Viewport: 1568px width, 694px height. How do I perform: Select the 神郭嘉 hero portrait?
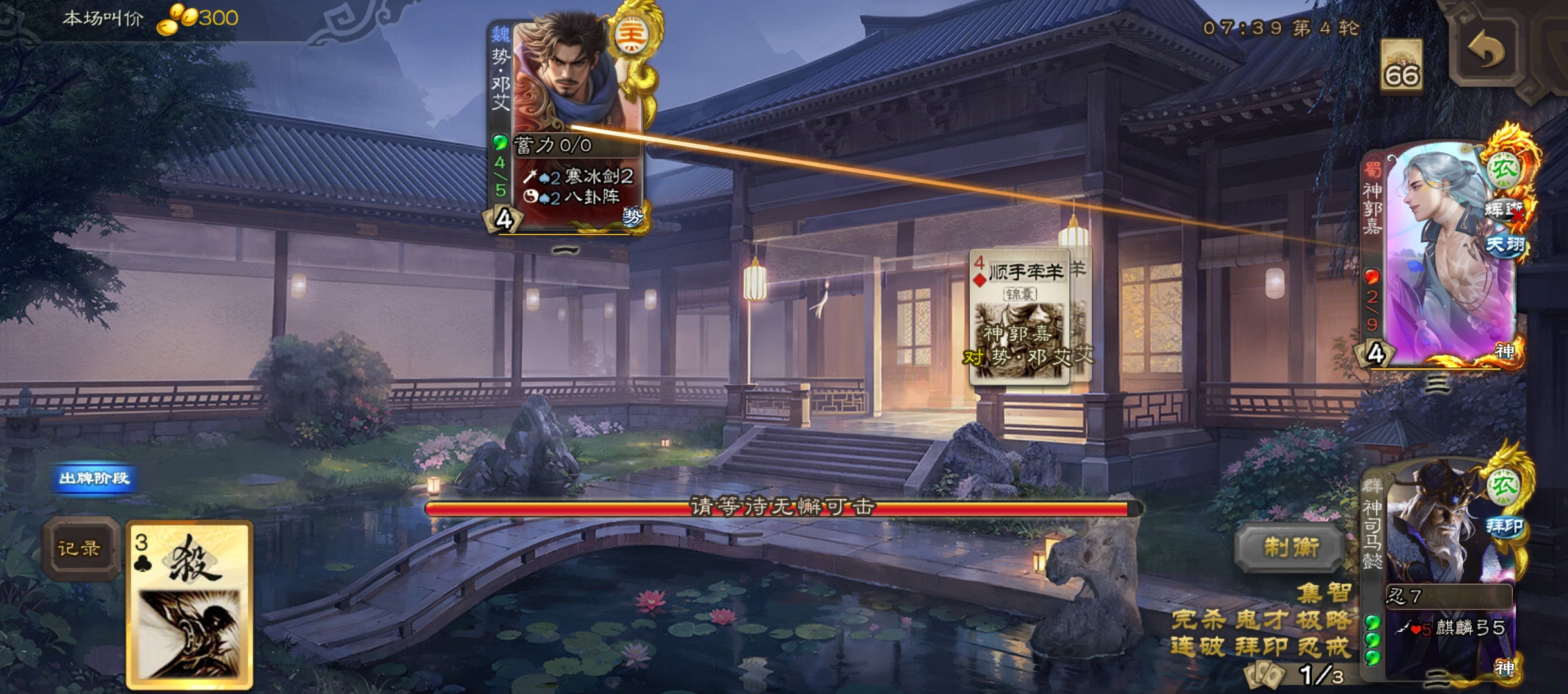[x=1446, y=257]
